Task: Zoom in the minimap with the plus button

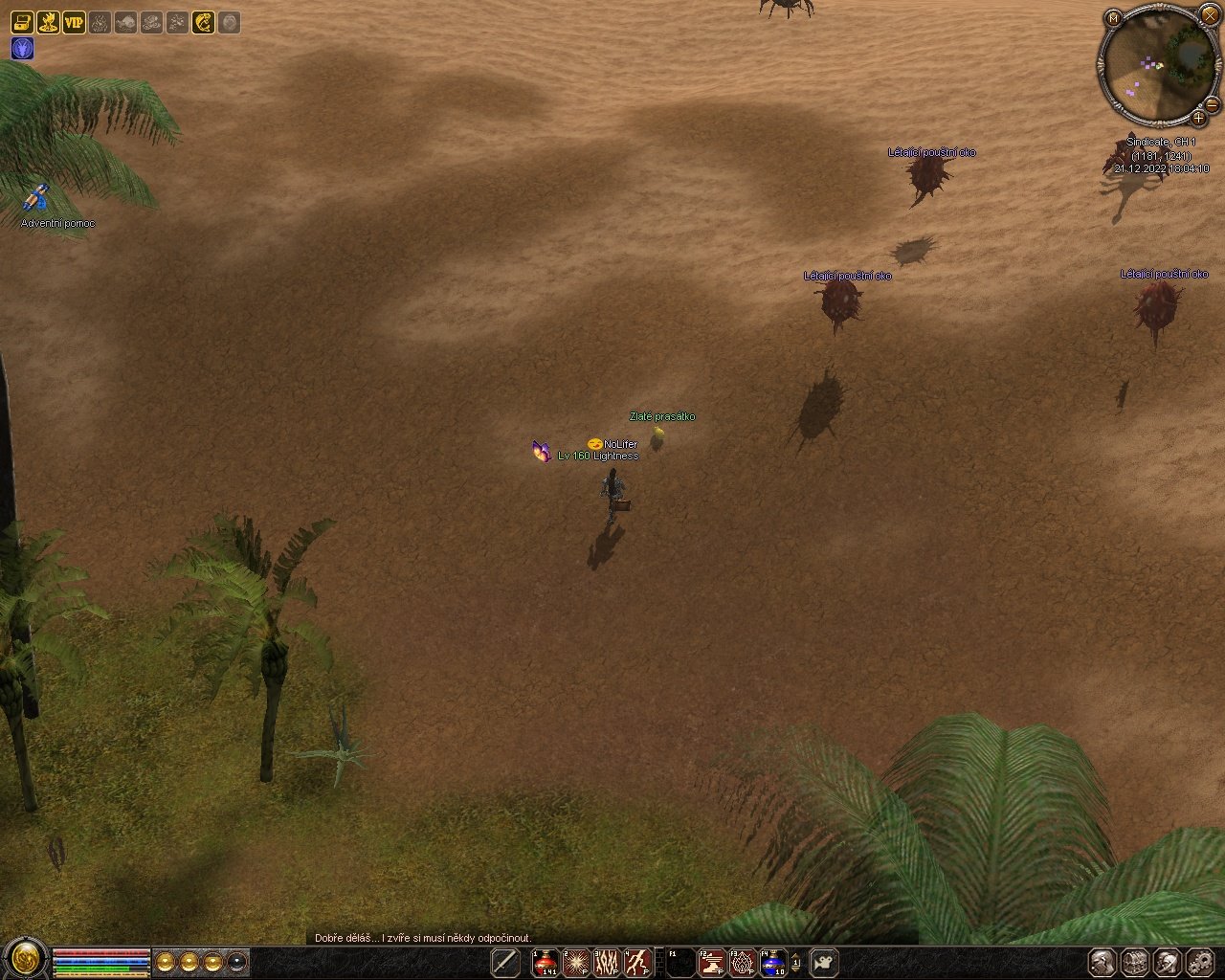Action: tap(1198, 119)
